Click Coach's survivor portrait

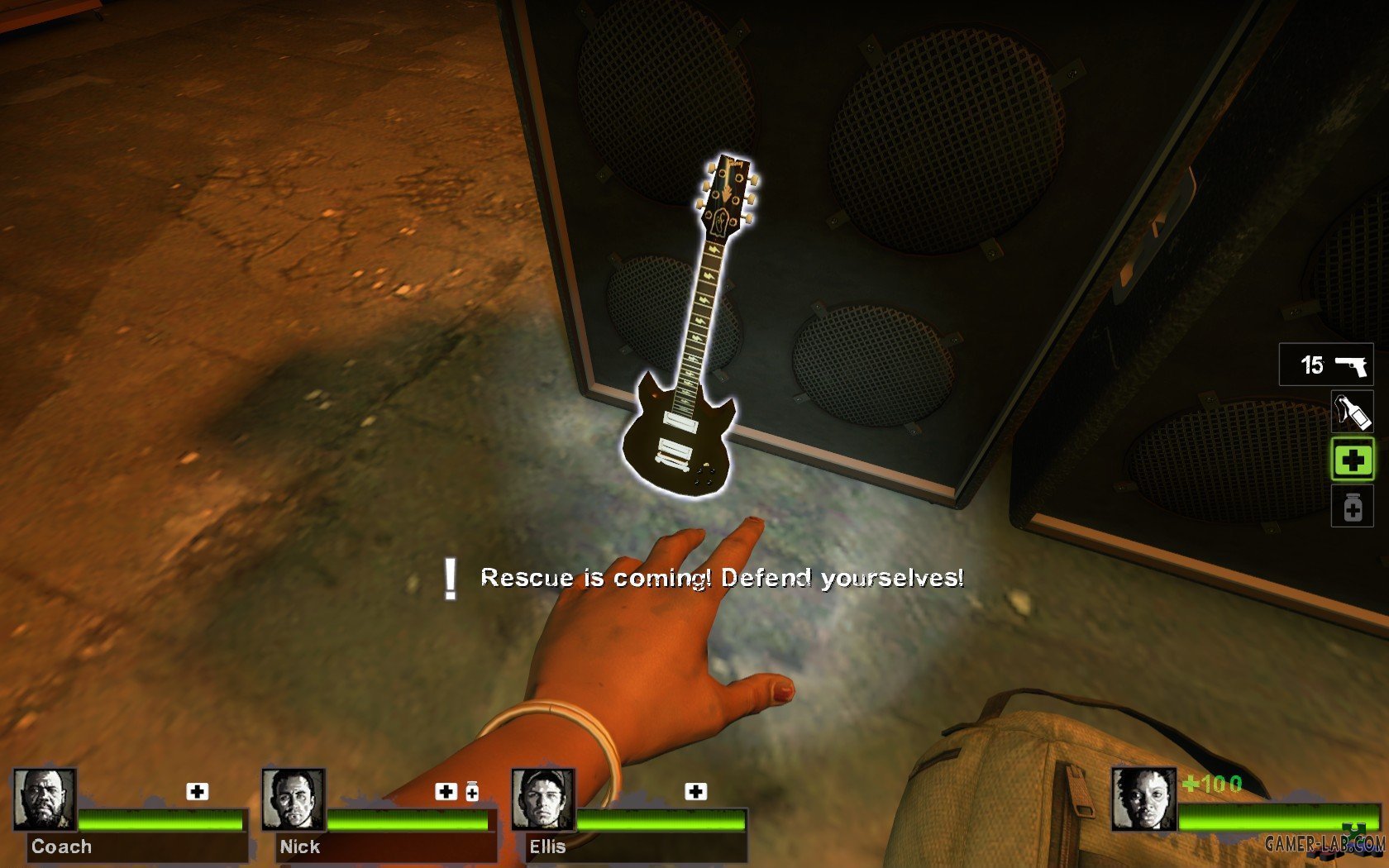click(x=45, y=799)
